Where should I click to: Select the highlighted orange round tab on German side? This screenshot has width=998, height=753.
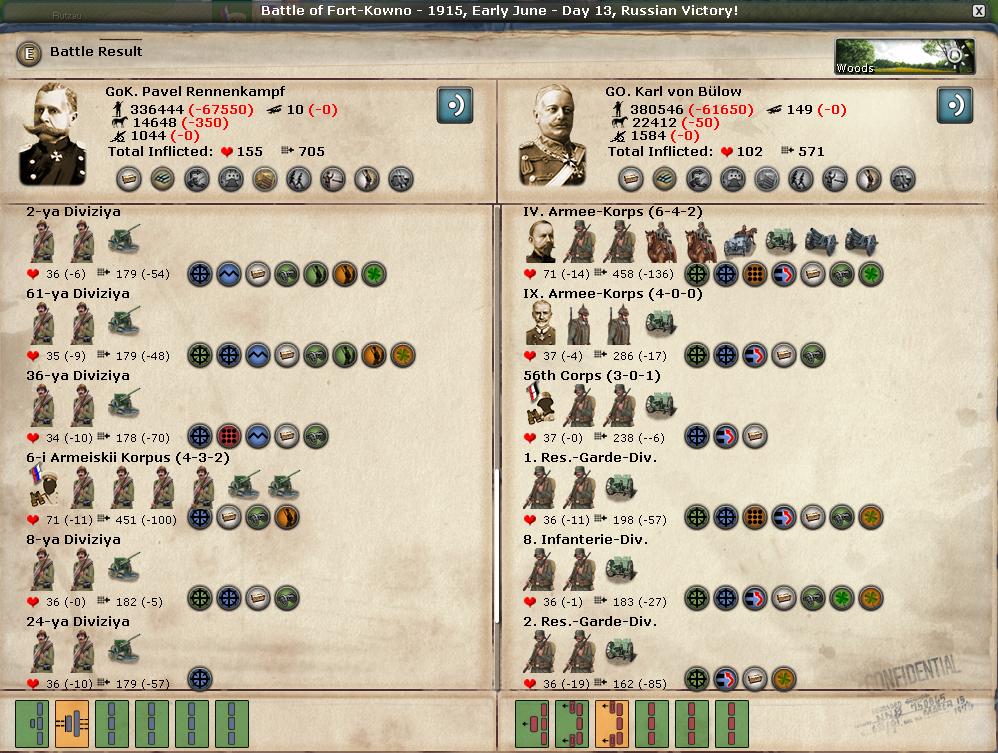coord(611,724)
